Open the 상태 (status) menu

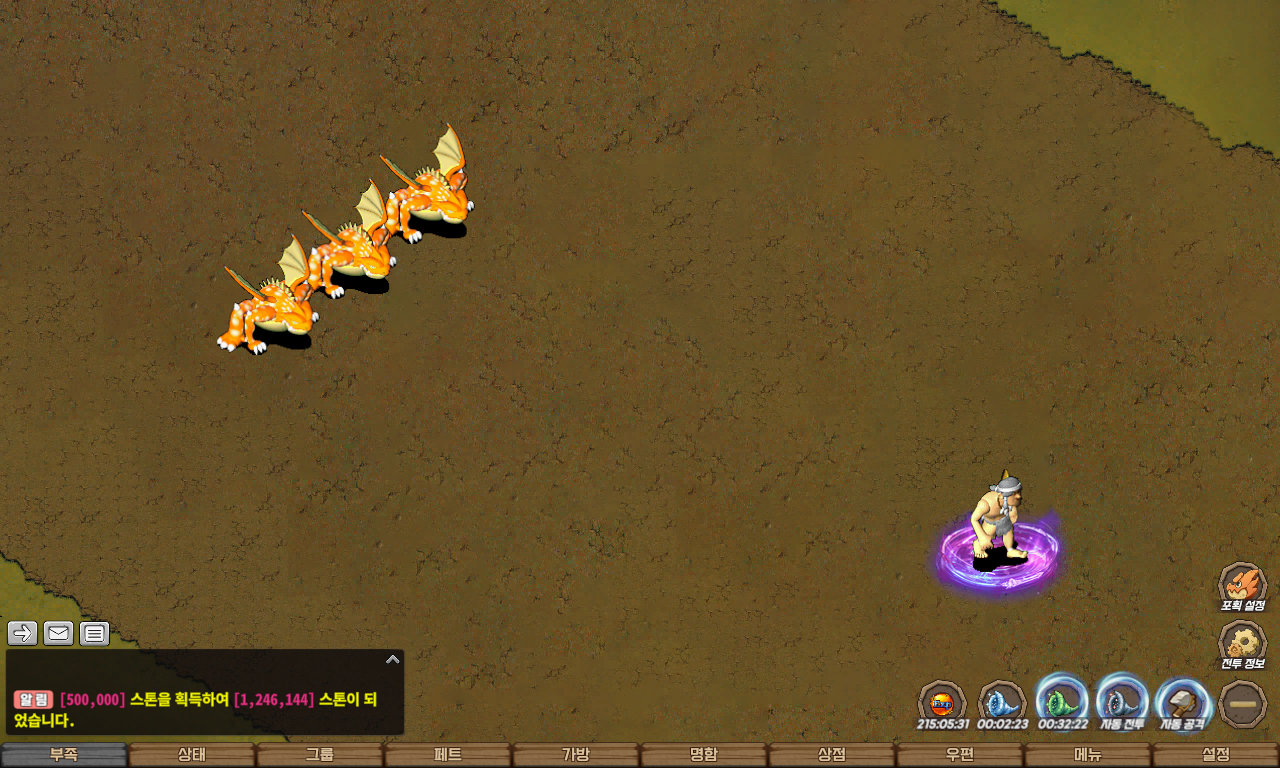(x=192, y=755)
